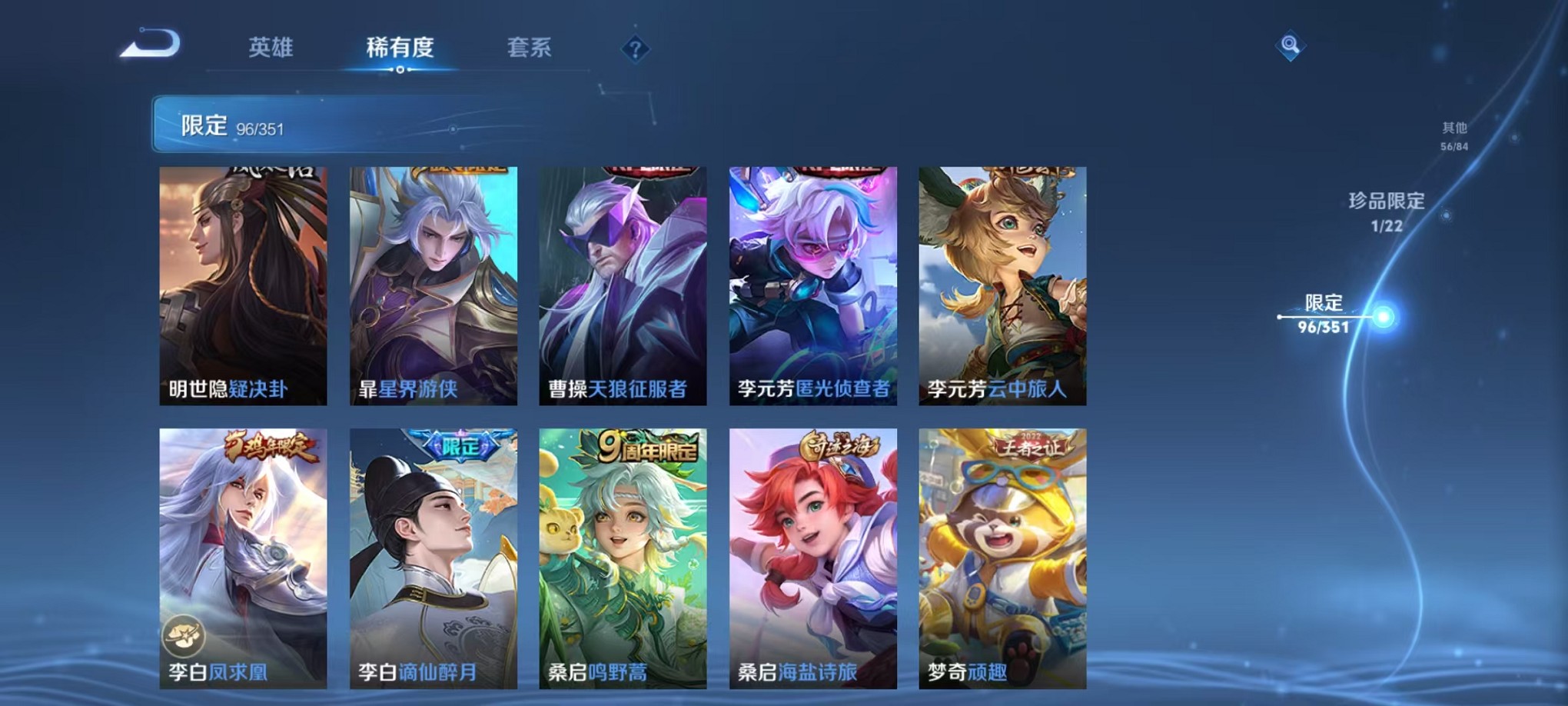Viewport: 1568px width, 706px height.
Task: Select the 稀有度 tab
Action: 401,46
